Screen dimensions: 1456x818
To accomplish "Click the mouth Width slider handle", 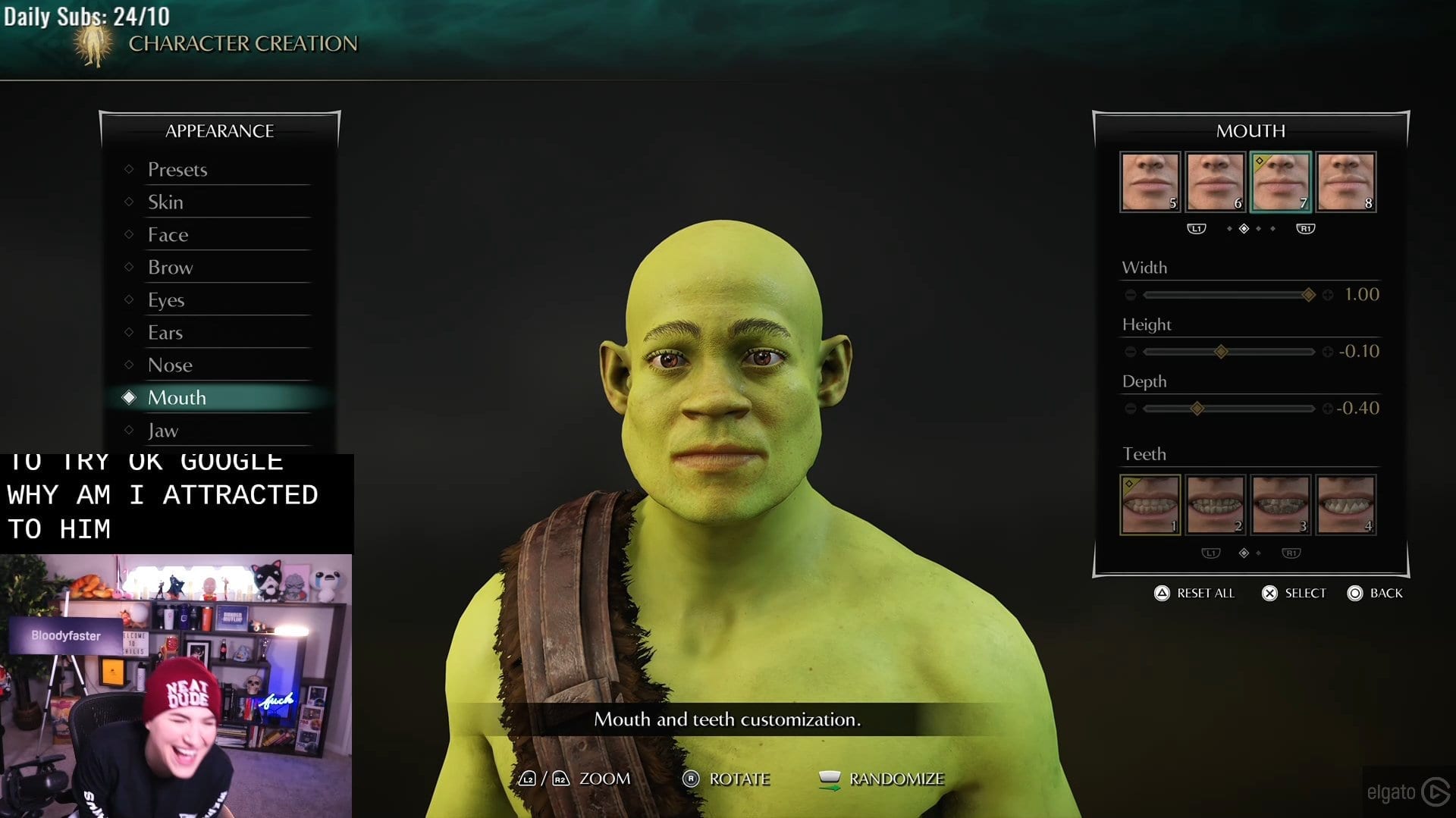I will click(1308, 295).
